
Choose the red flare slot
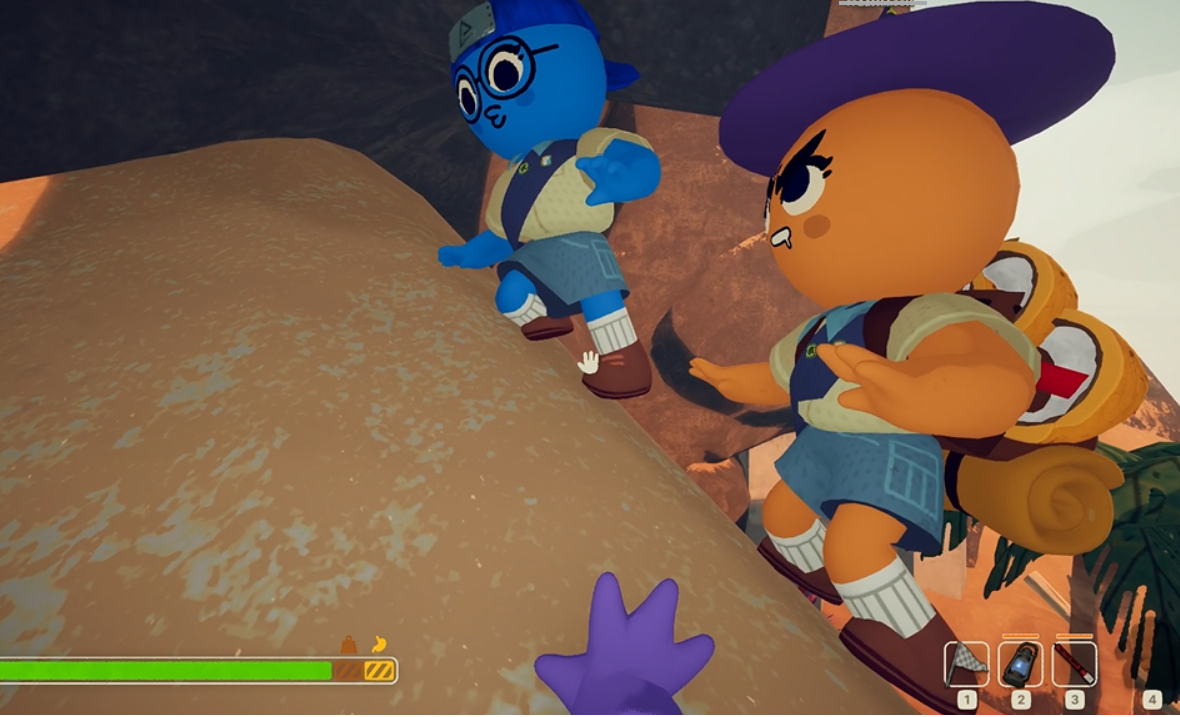tap(1075, 664)
